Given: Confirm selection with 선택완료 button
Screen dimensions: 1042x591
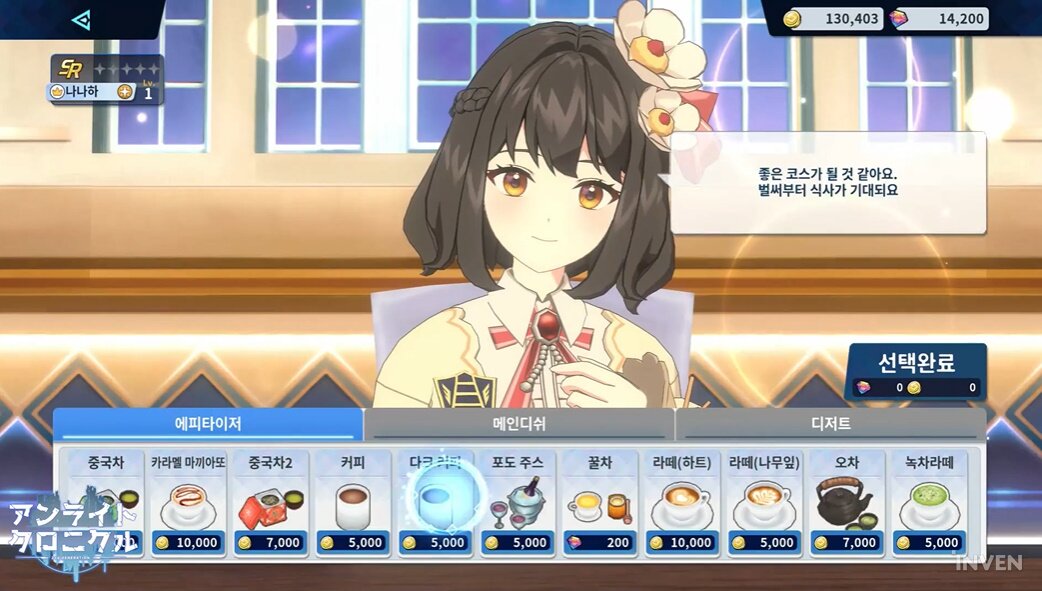Looking at the screenshot, I should point(917,371).
